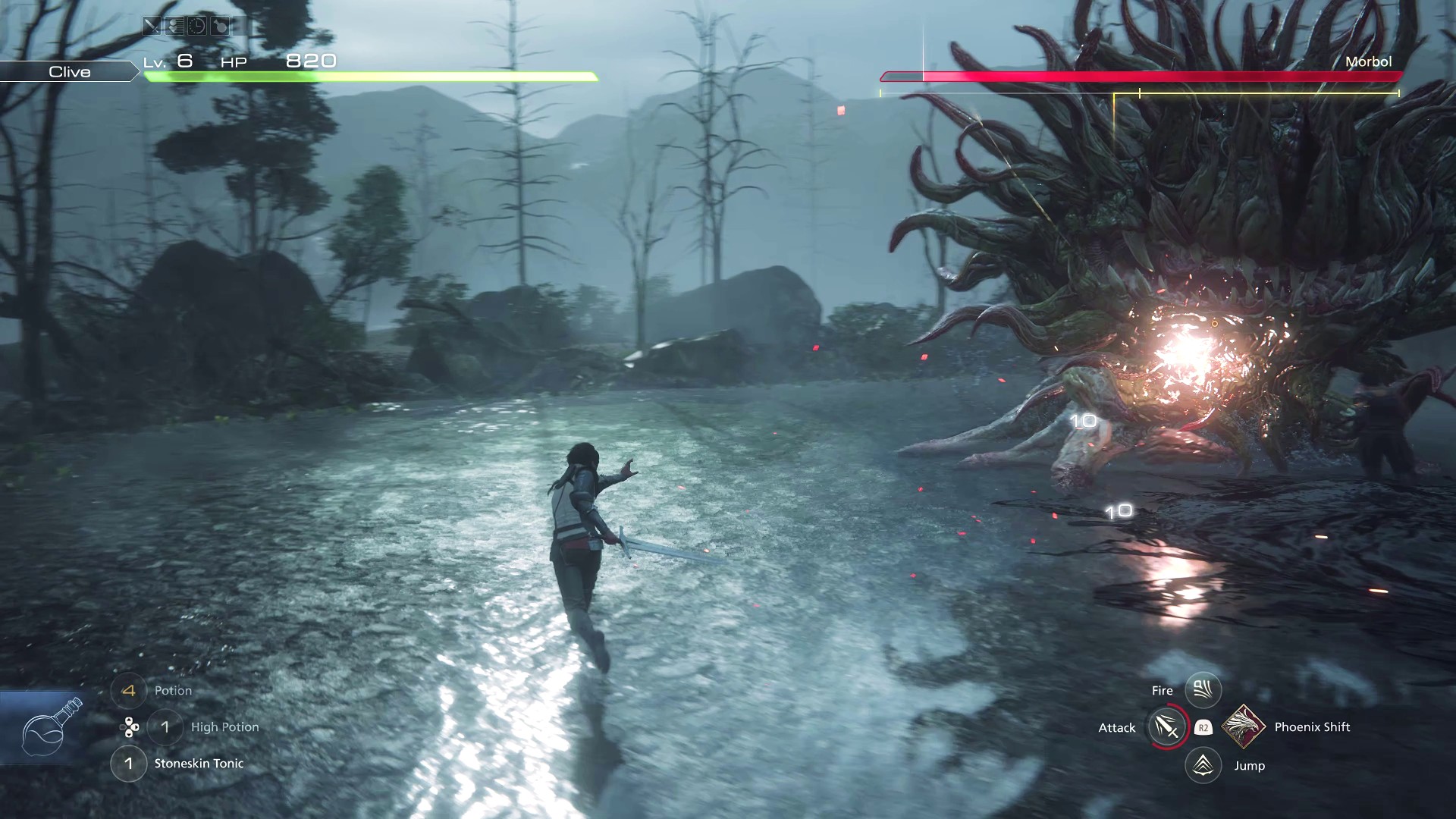This screenshot has width=1456, height=819.
Task: Use the Stoneskin Tonic shortcut
Action: (129, 764)
